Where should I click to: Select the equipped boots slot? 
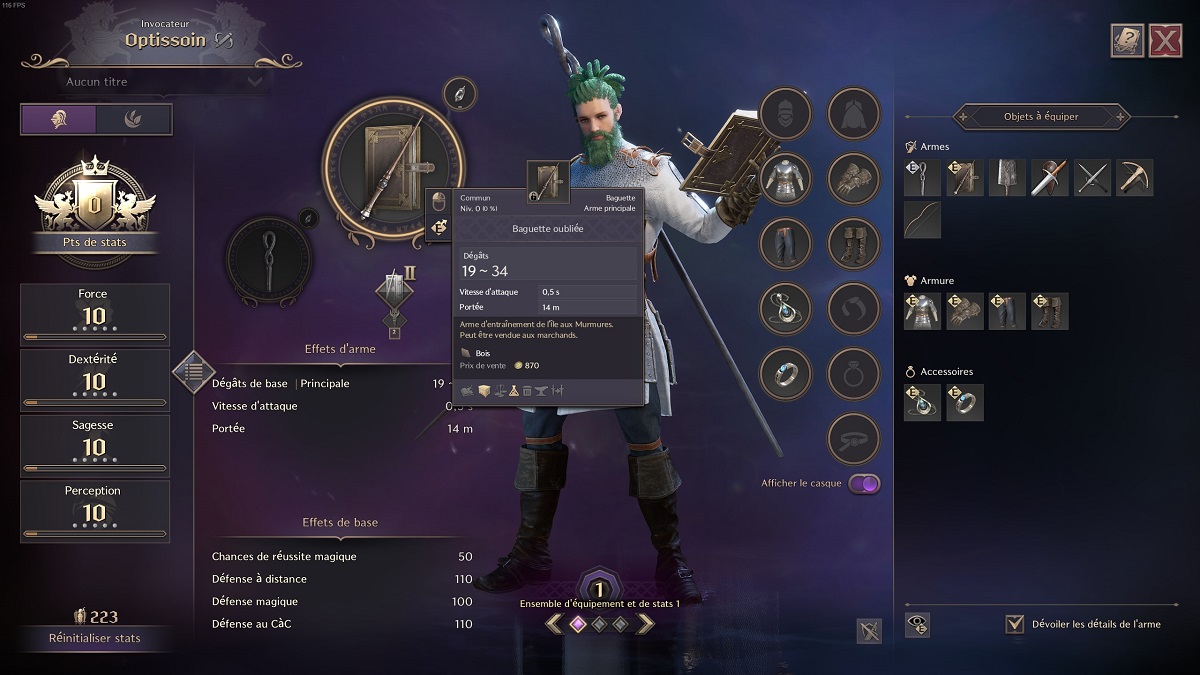point(854,244)
